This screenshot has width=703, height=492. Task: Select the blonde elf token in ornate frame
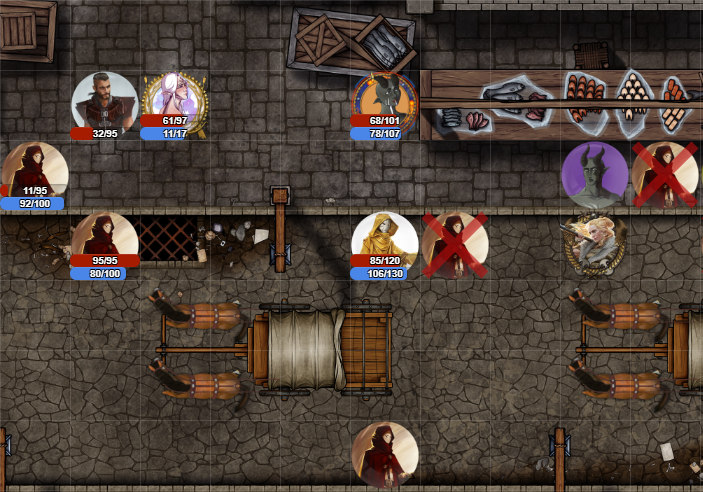[x=594, y=242]
